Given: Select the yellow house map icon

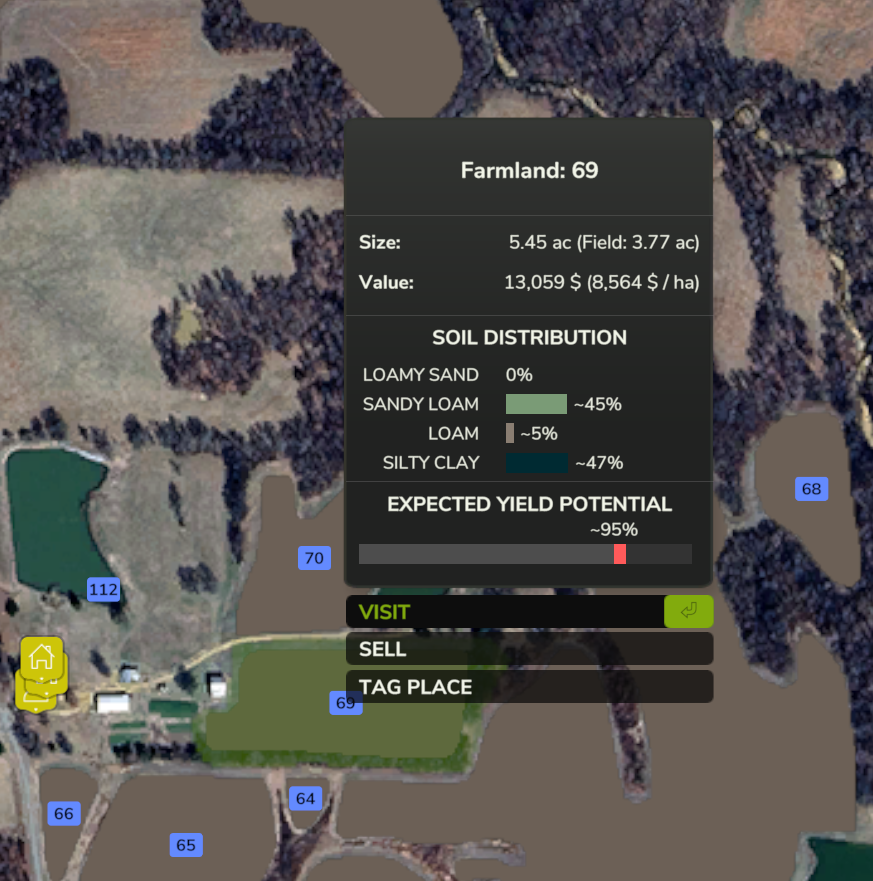Looking at the screenshot, I should tap(42, 657).
